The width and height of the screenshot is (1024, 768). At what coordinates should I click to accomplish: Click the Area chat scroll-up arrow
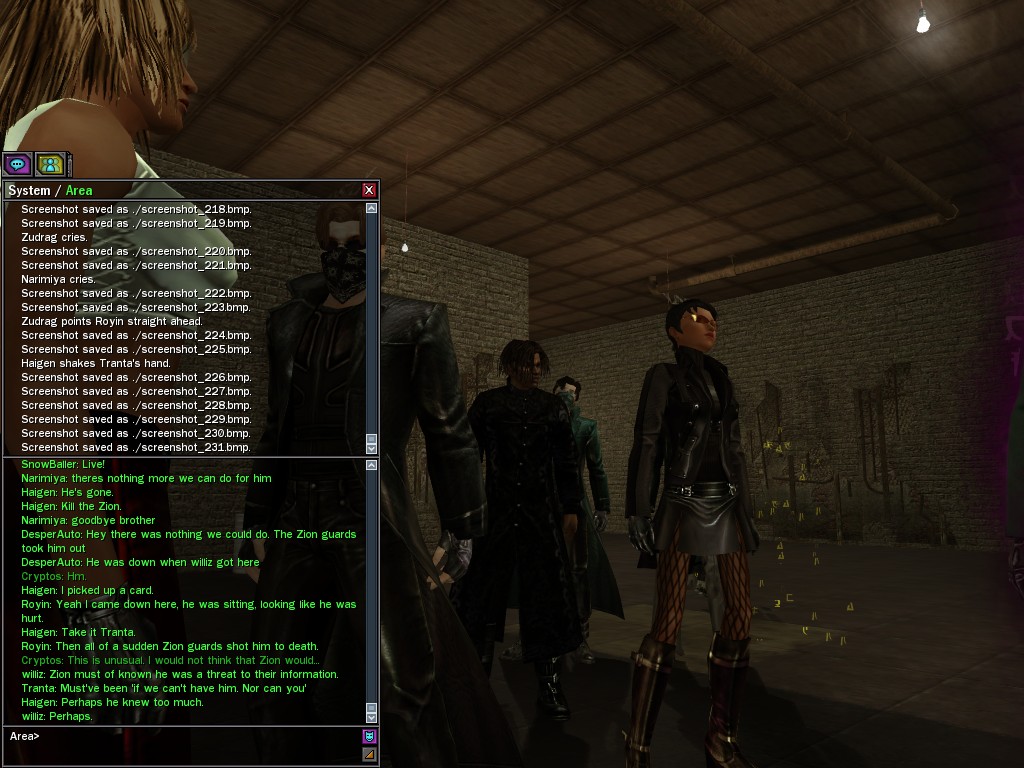[x=372, y=465]
